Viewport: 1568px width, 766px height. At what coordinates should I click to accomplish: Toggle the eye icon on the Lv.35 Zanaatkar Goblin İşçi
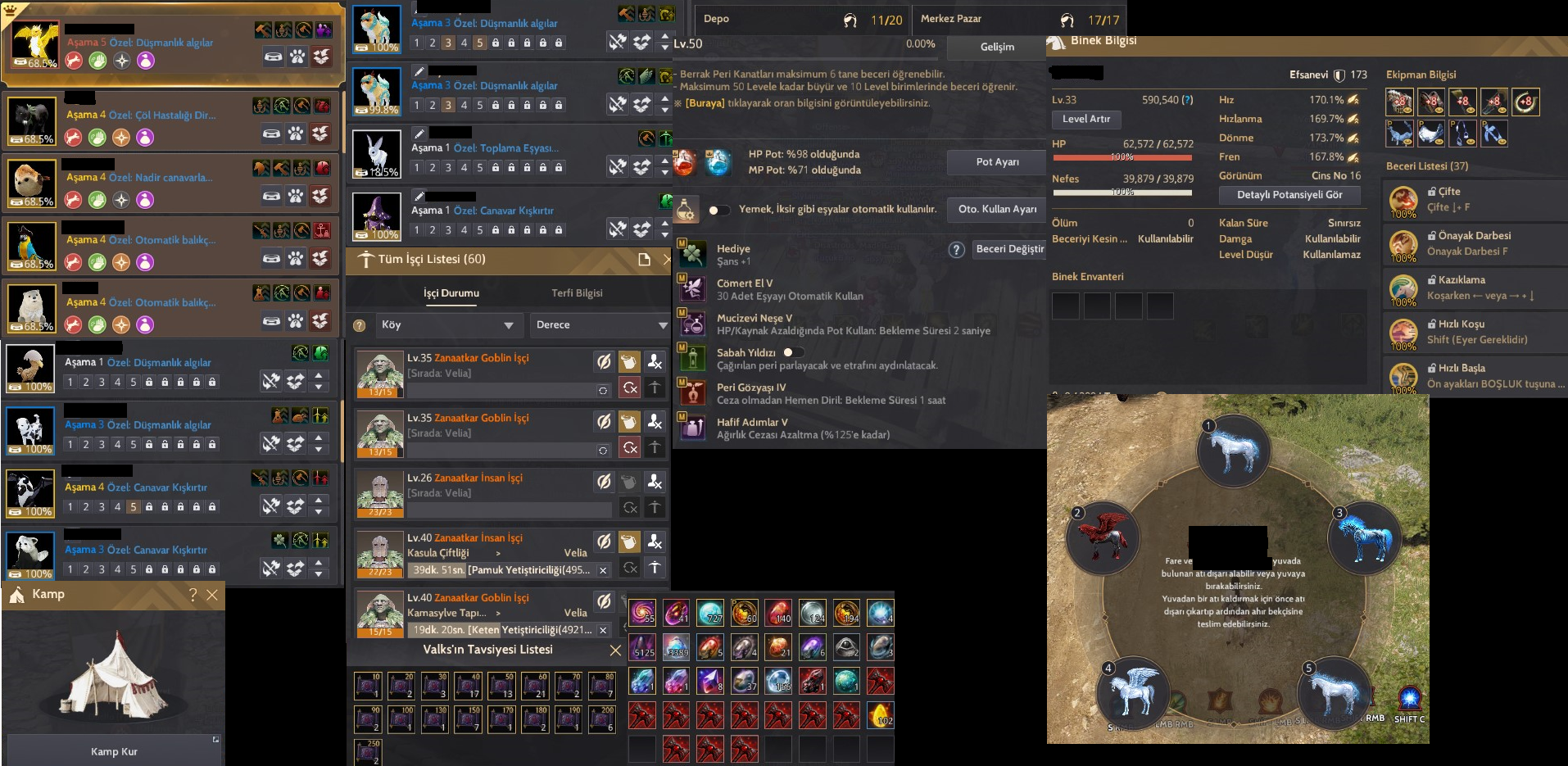[605, 361]
